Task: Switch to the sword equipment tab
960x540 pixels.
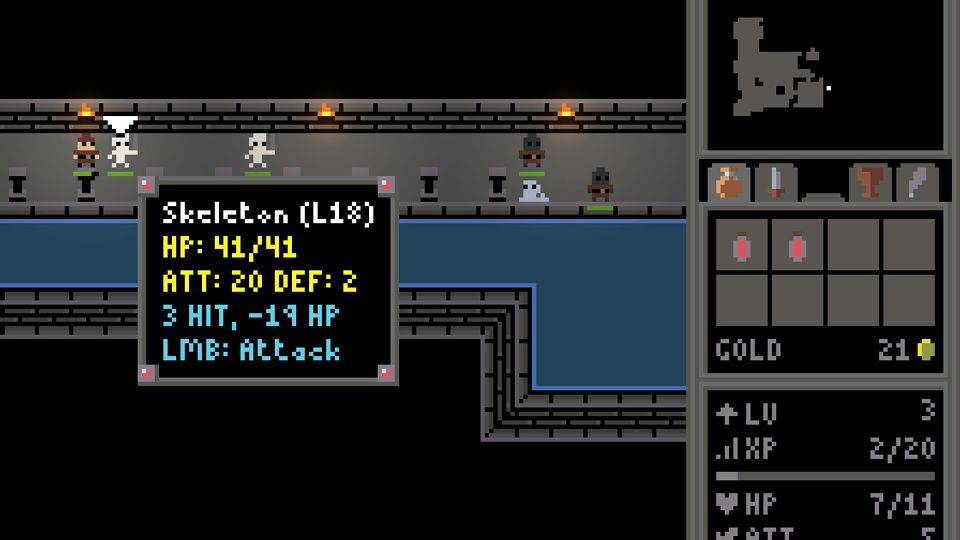Action: 776,183
